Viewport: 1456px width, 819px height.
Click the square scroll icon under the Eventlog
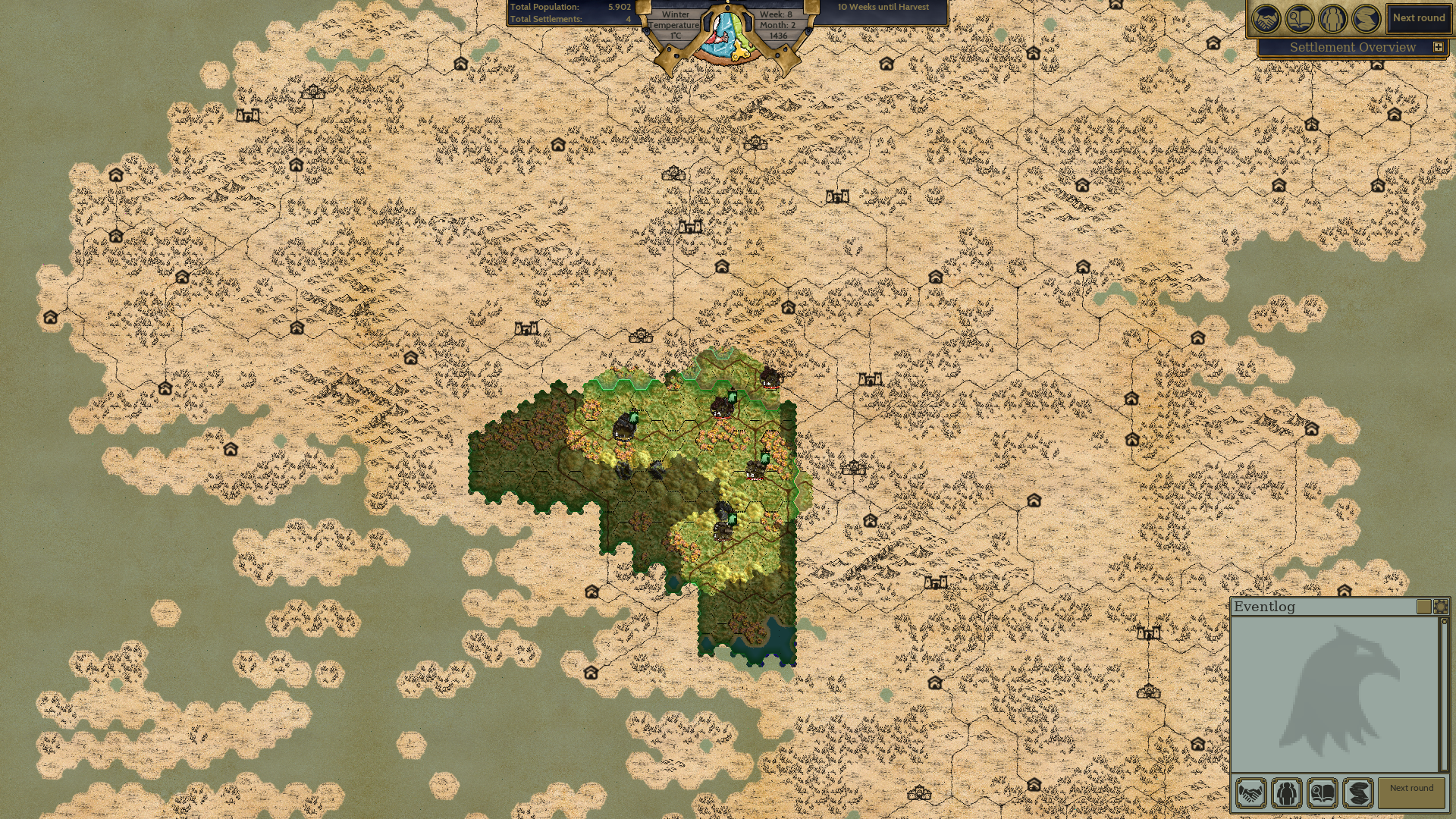(x=1357, y=793)
